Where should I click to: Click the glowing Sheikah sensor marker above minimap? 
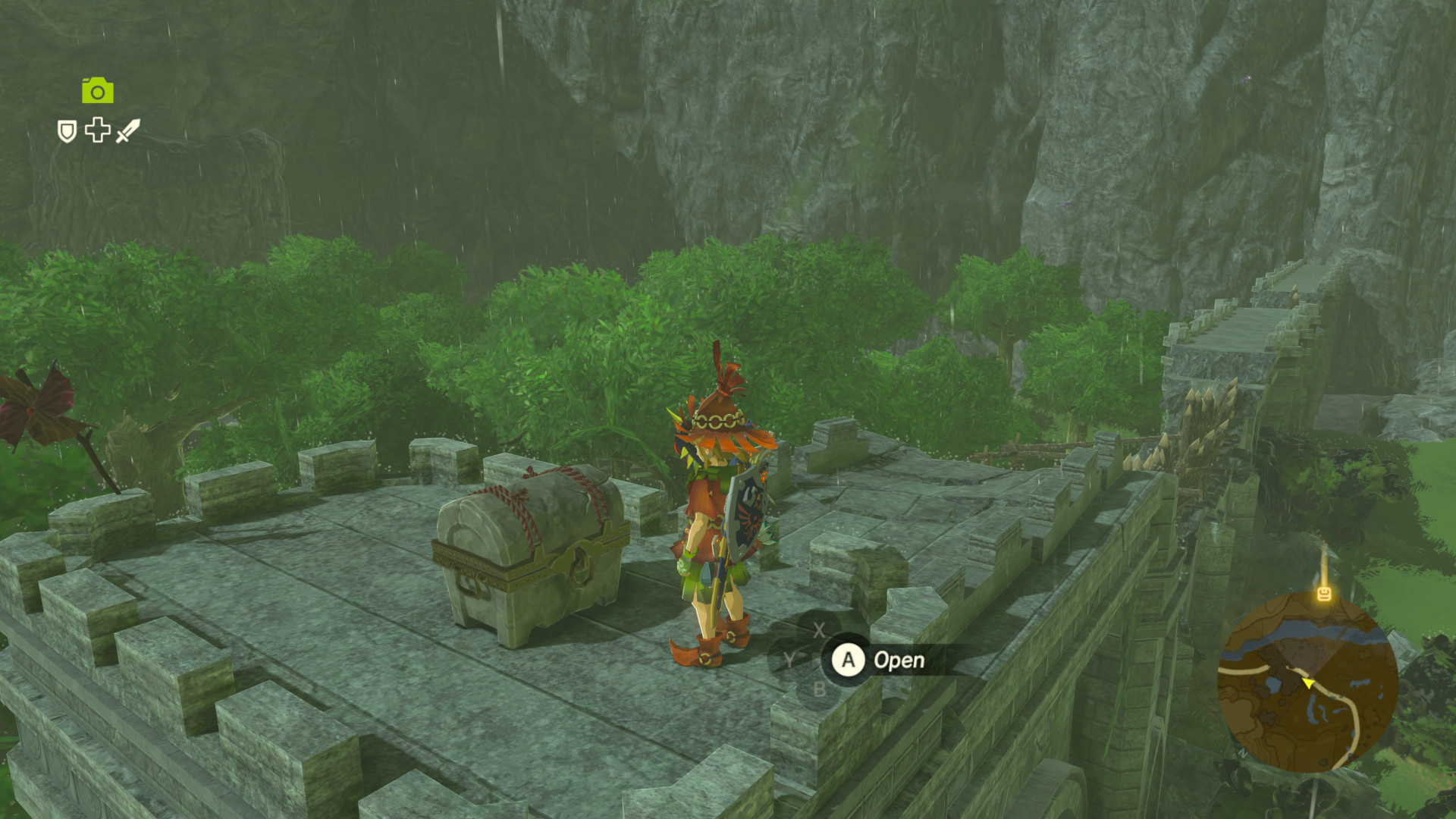(1325, 594)
